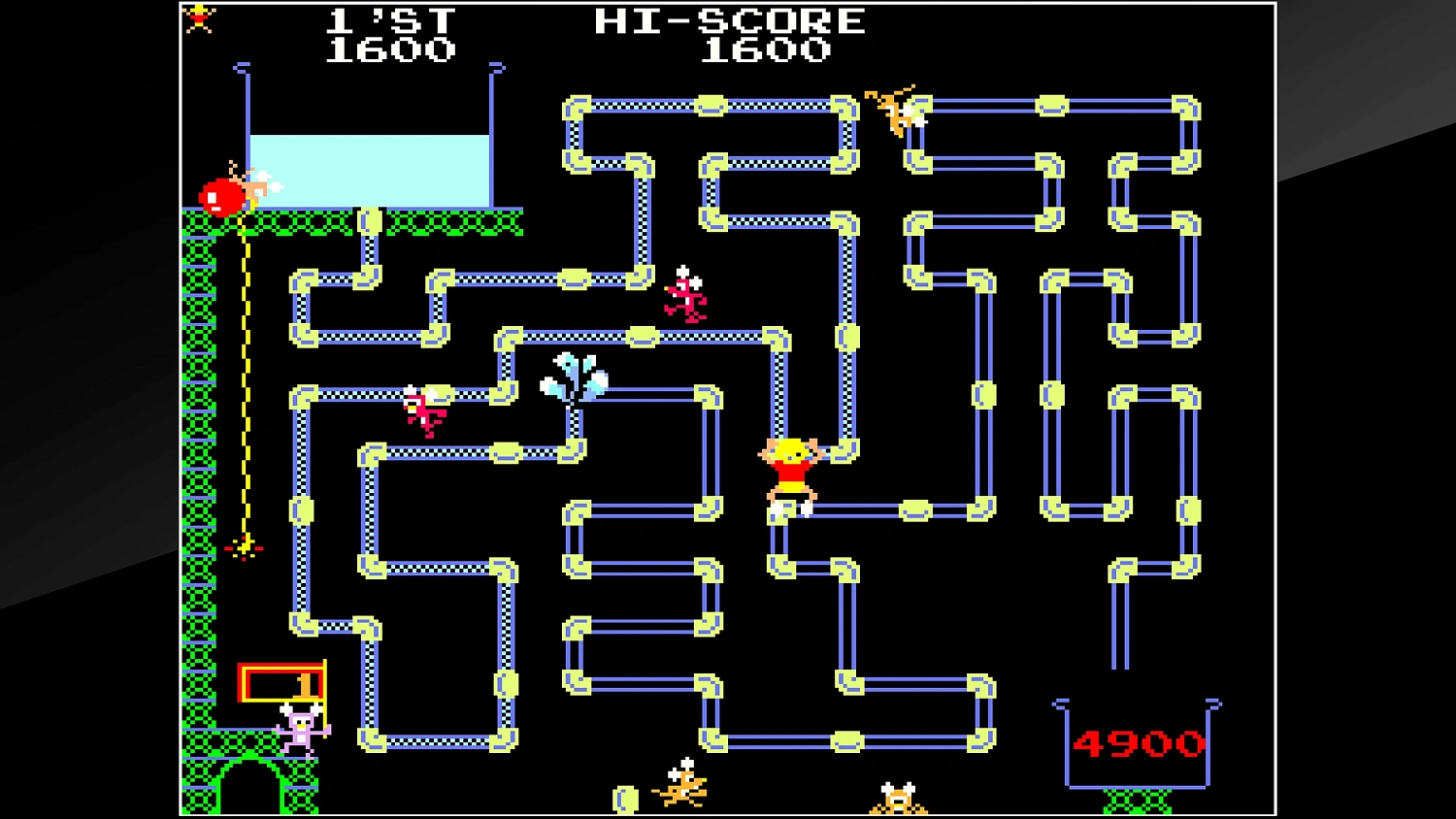Click the HI-SCORE heading text
The image size is (1456, 819).
728,19
